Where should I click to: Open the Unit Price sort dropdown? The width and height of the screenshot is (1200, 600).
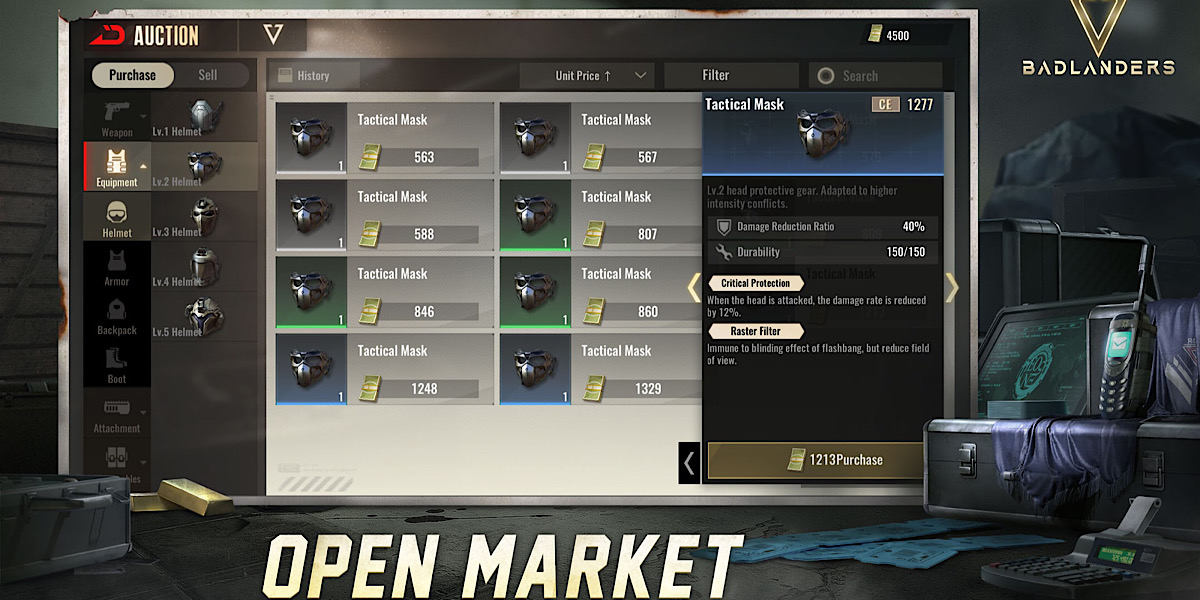coord(586,75)
